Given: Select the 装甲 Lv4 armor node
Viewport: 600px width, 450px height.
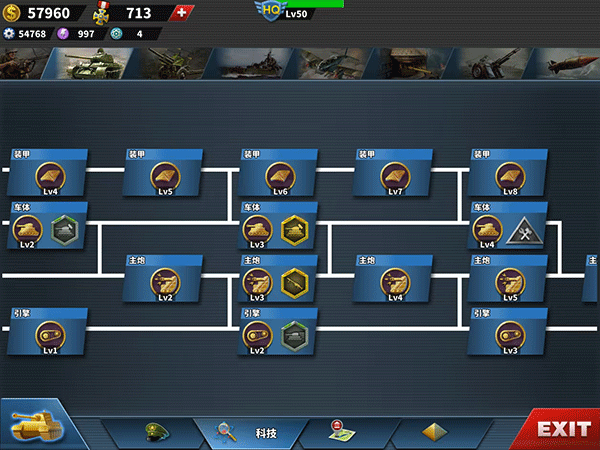Looking at the screenshot, I should [x=50, y=177].
